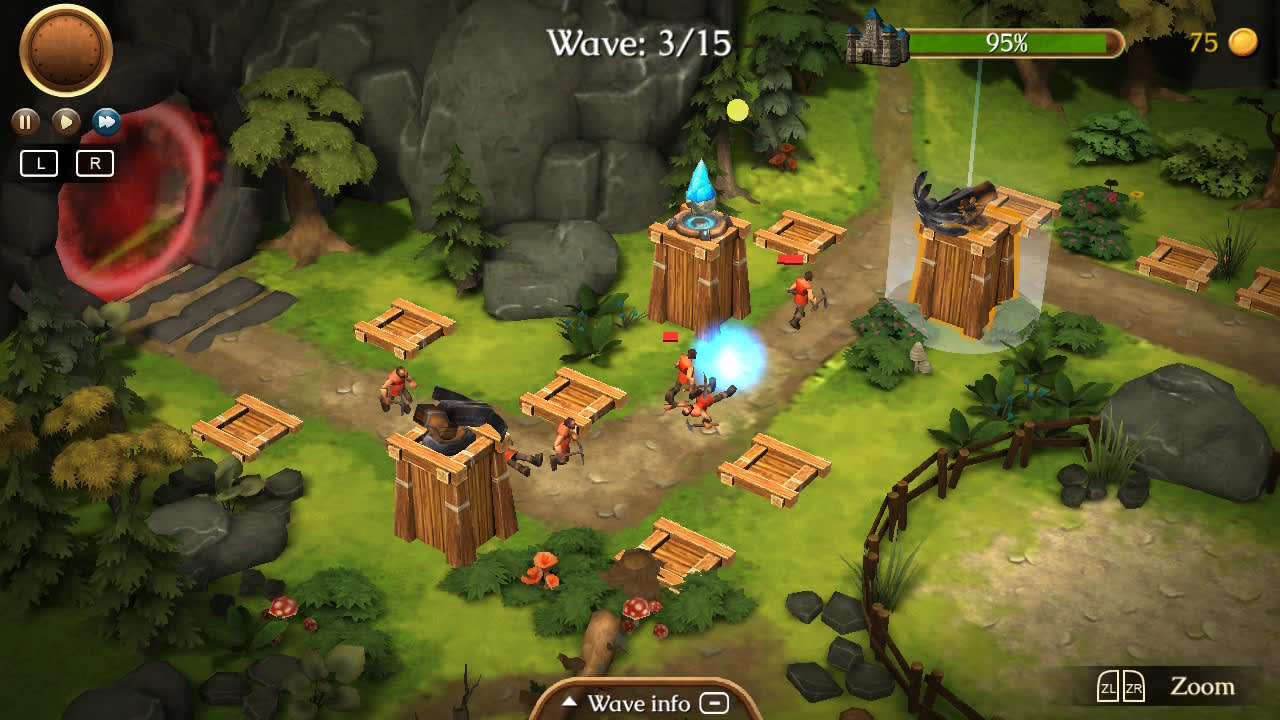The image size is (1280, 720).
Task: Expand the Wave info panel
Action: 640,703
